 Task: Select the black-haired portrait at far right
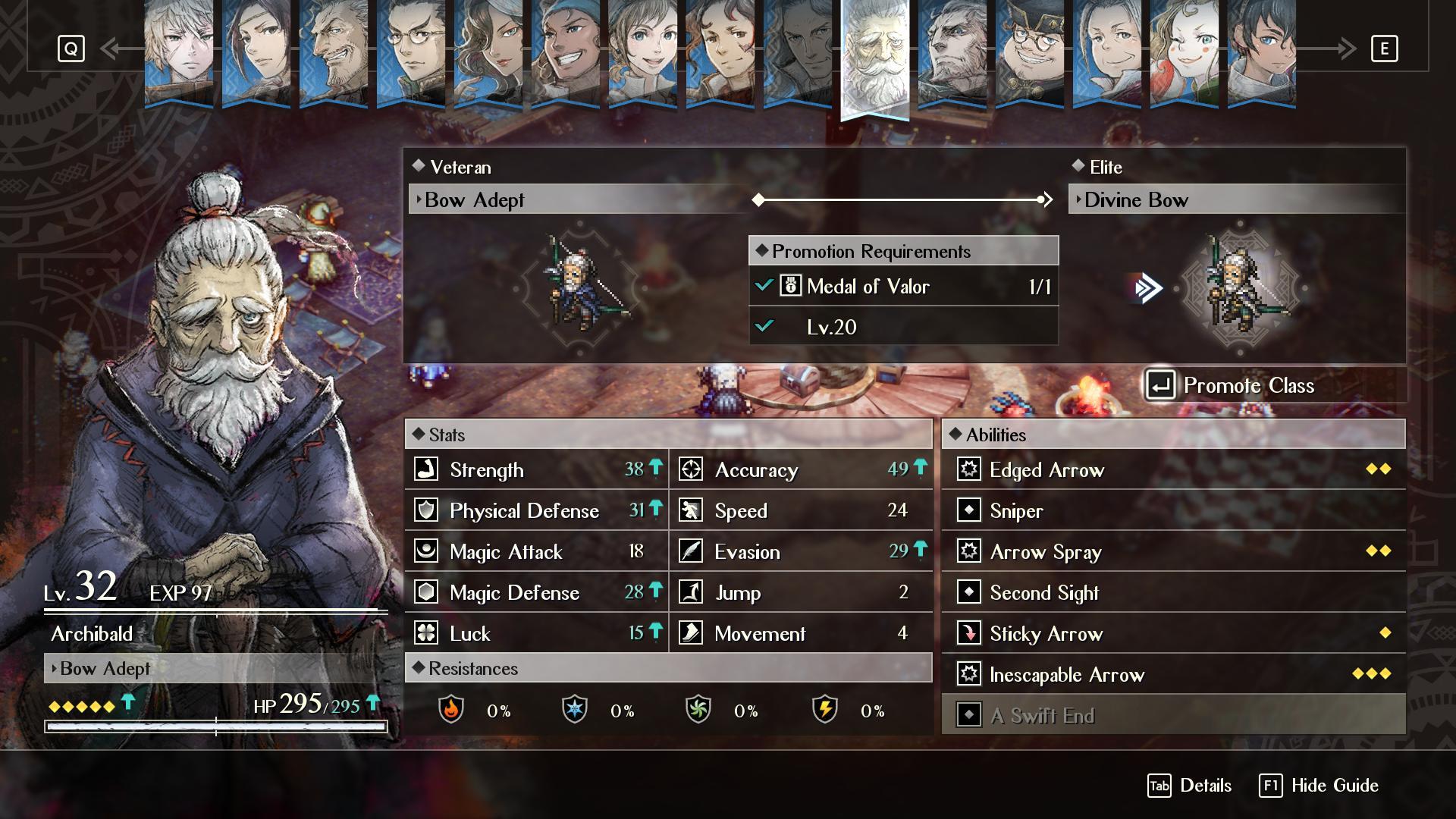click(x=1261, y=52)
